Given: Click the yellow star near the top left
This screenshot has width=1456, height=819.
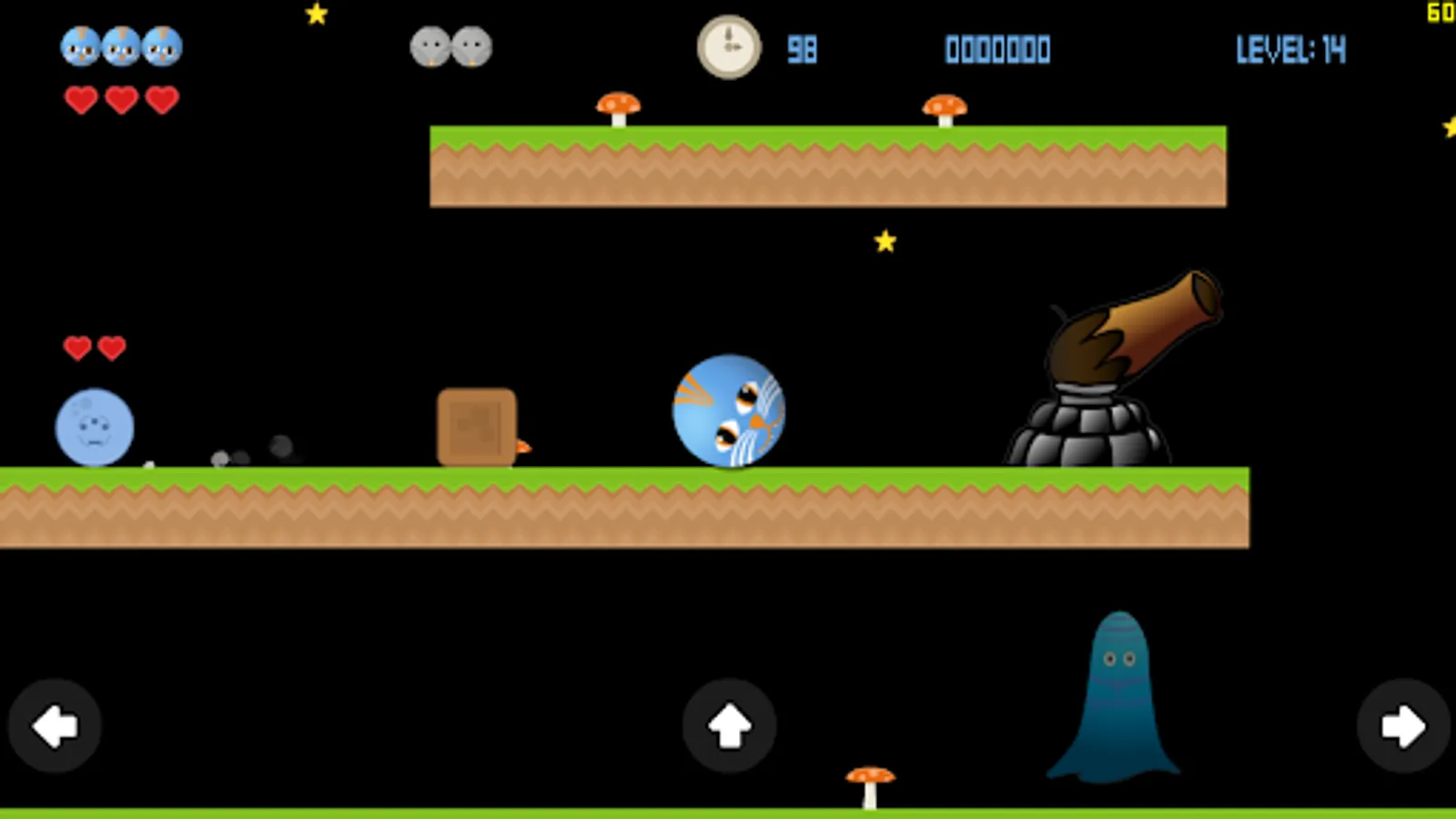Looking at the screenshot, I should (316, 14).
